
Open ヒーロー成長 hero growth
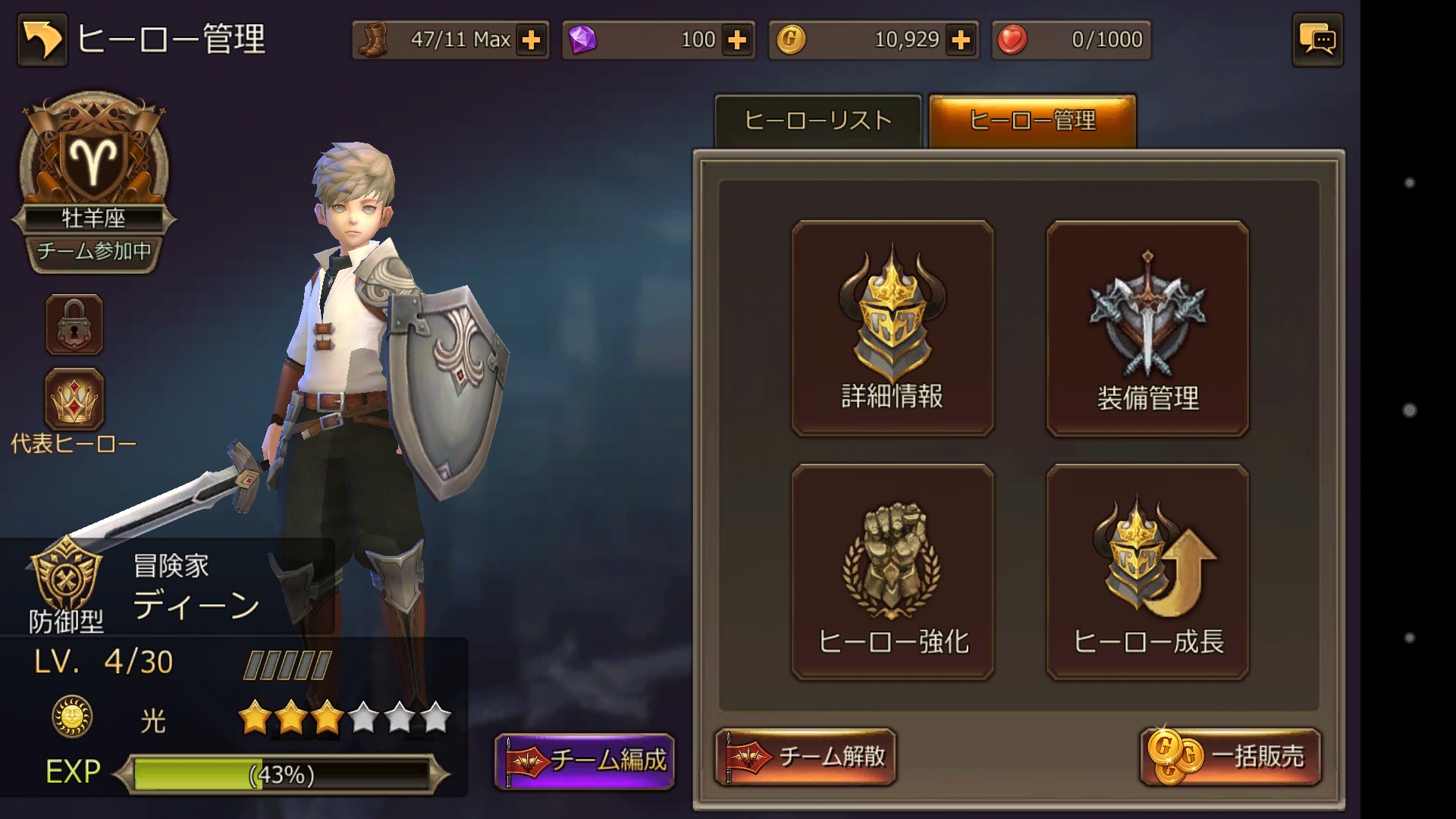[x=1147, y=573]
